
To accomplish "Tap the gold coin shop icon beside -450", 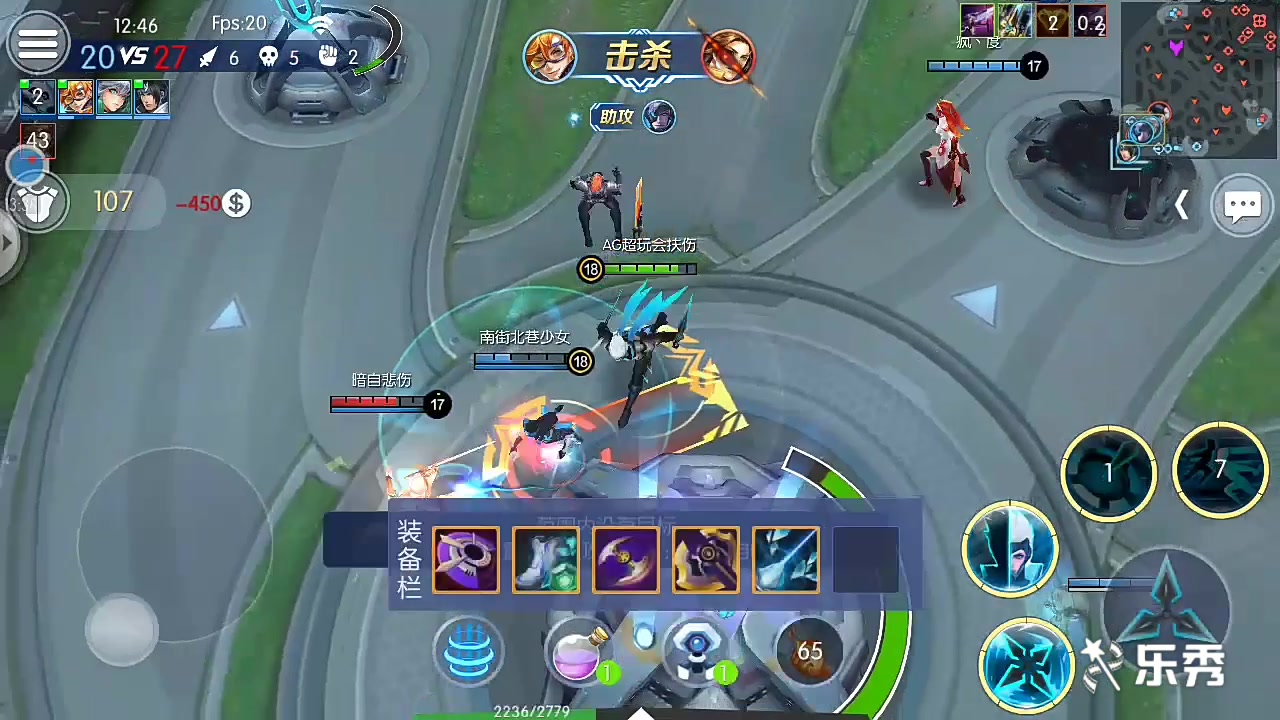I will tap(236, 203).
